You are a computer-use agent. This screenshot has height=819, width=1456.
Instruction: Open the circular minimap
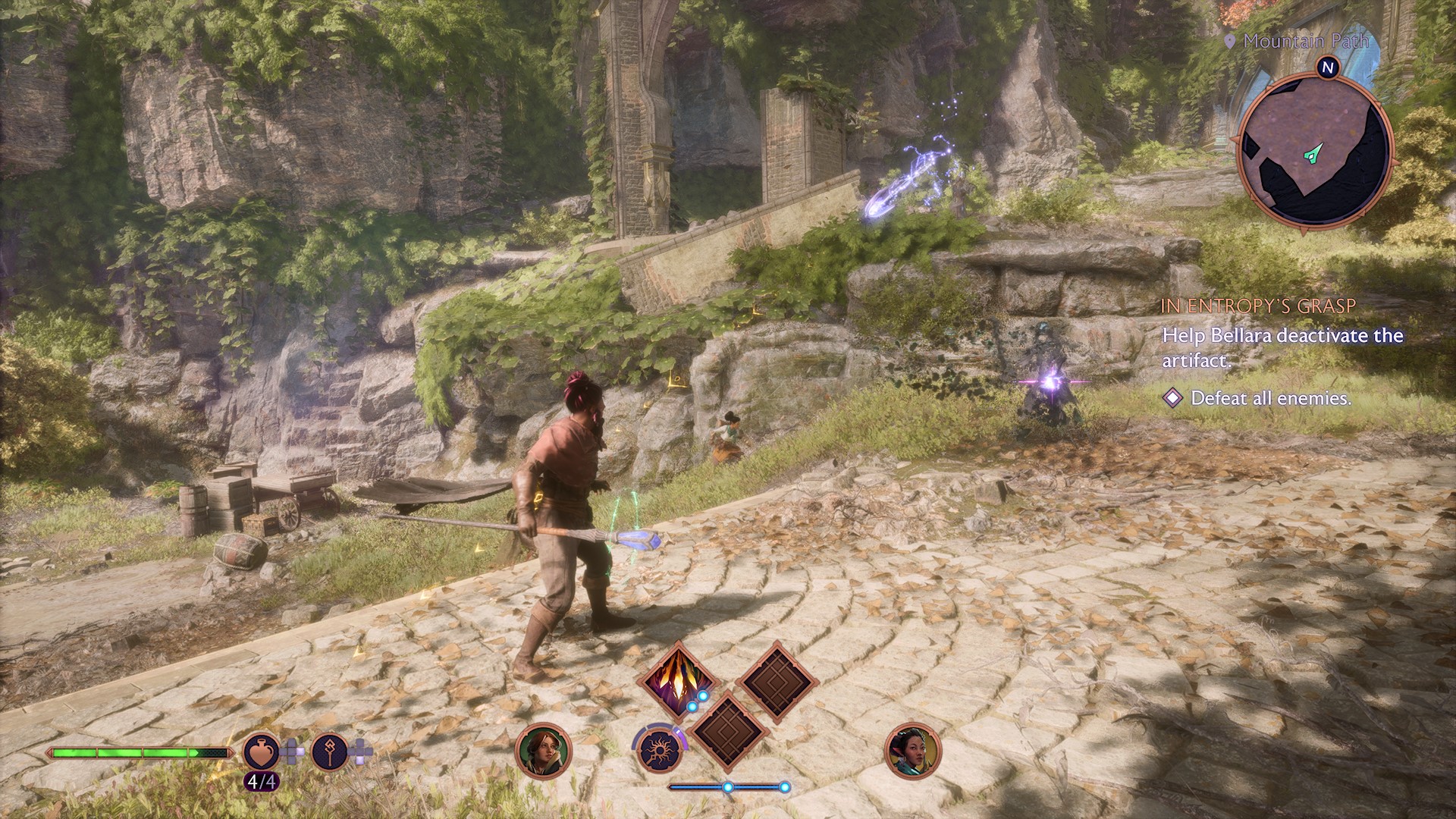coord(1314,148)
